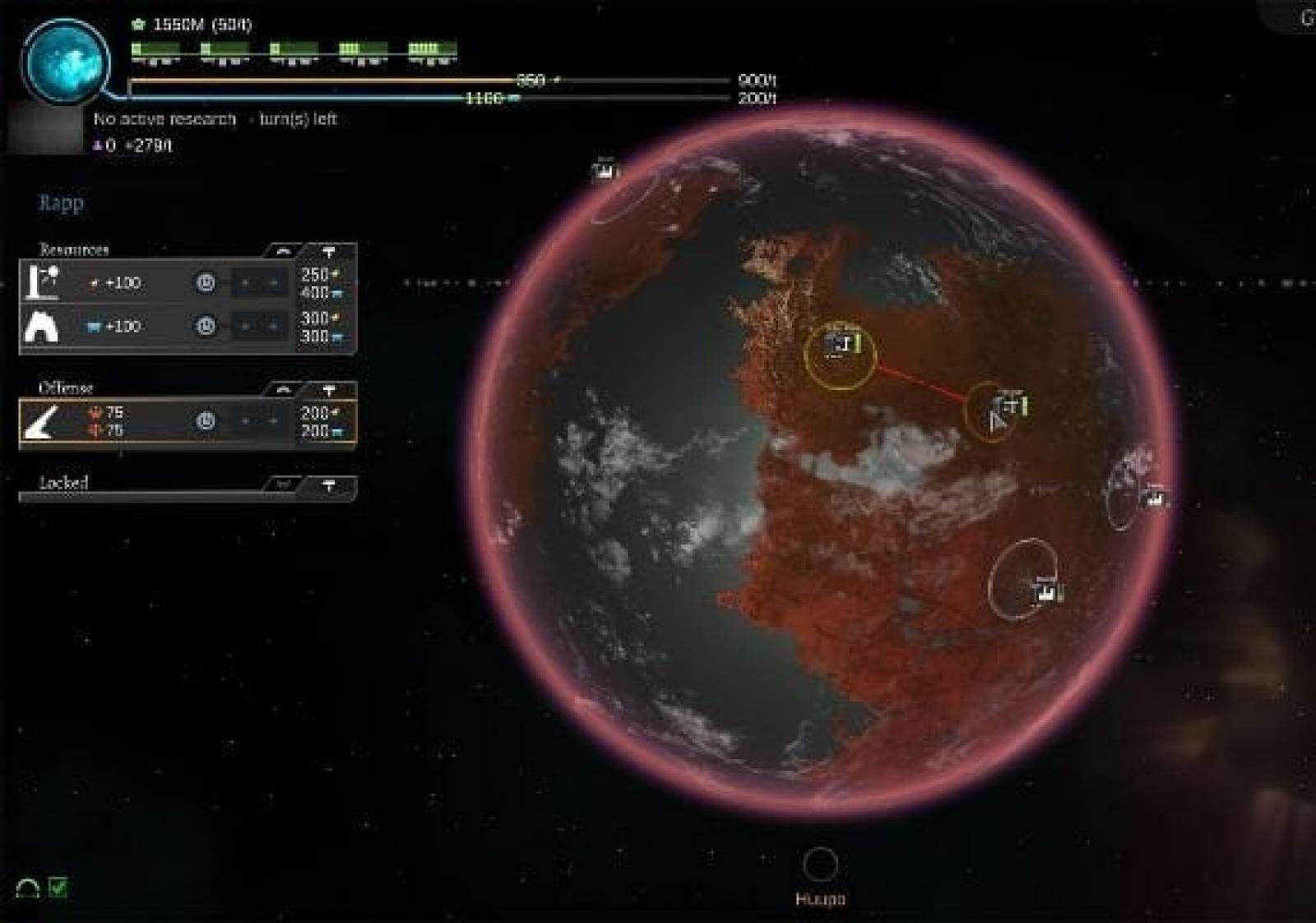
Task: Click the Offense category hammer build tab
Action: tap(329, 389)
